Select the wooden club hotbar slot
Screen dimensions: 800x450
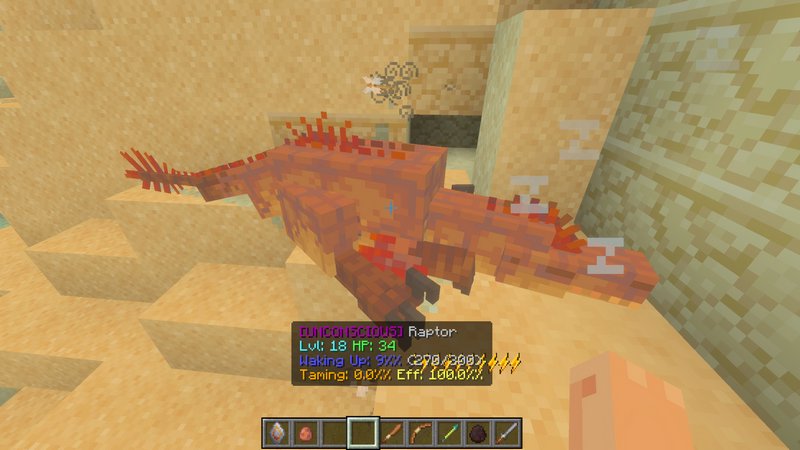tap(393, 432)
